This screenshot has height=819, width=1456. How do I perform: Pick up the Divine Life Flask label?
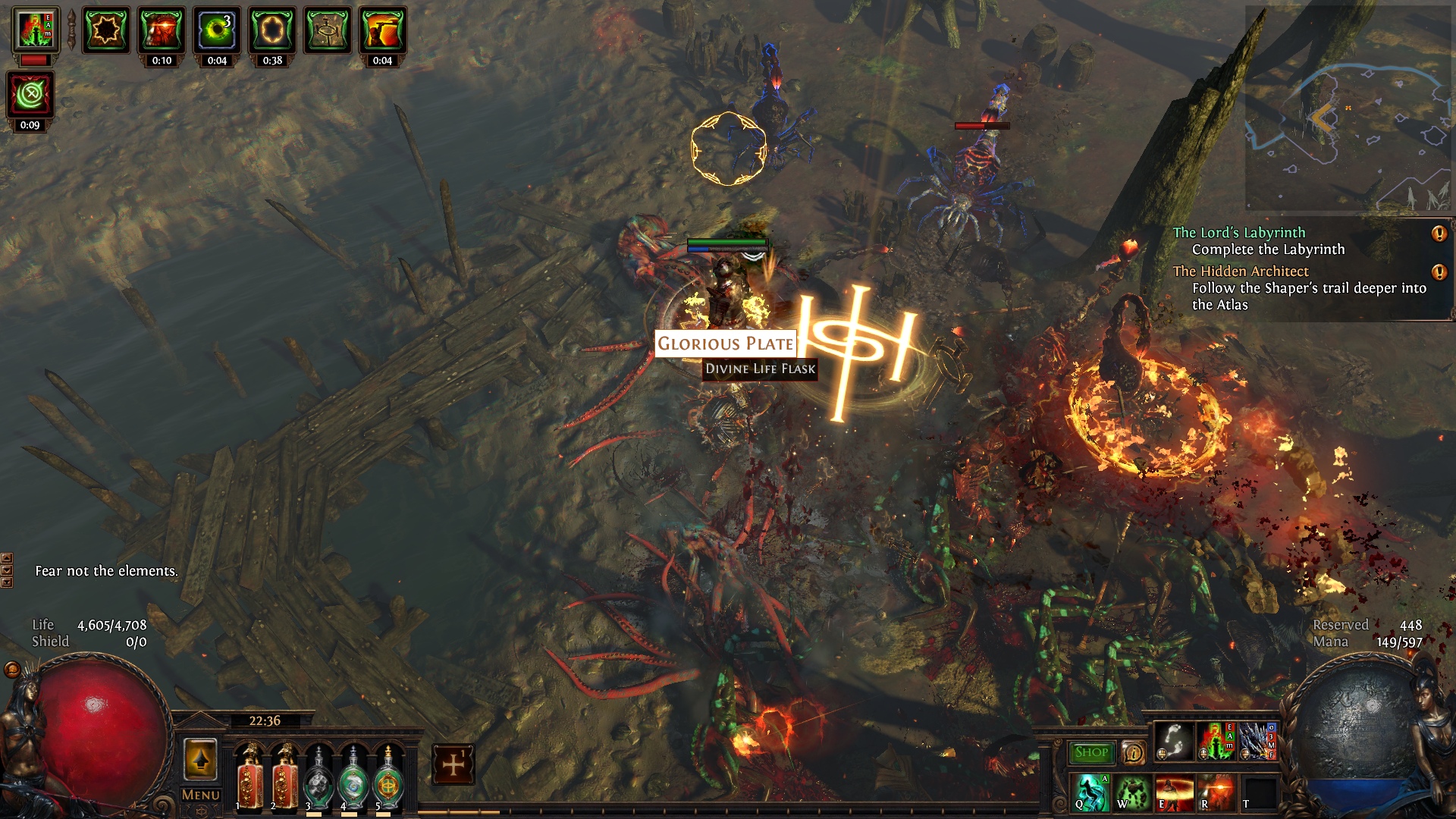(x=760, y=369)
